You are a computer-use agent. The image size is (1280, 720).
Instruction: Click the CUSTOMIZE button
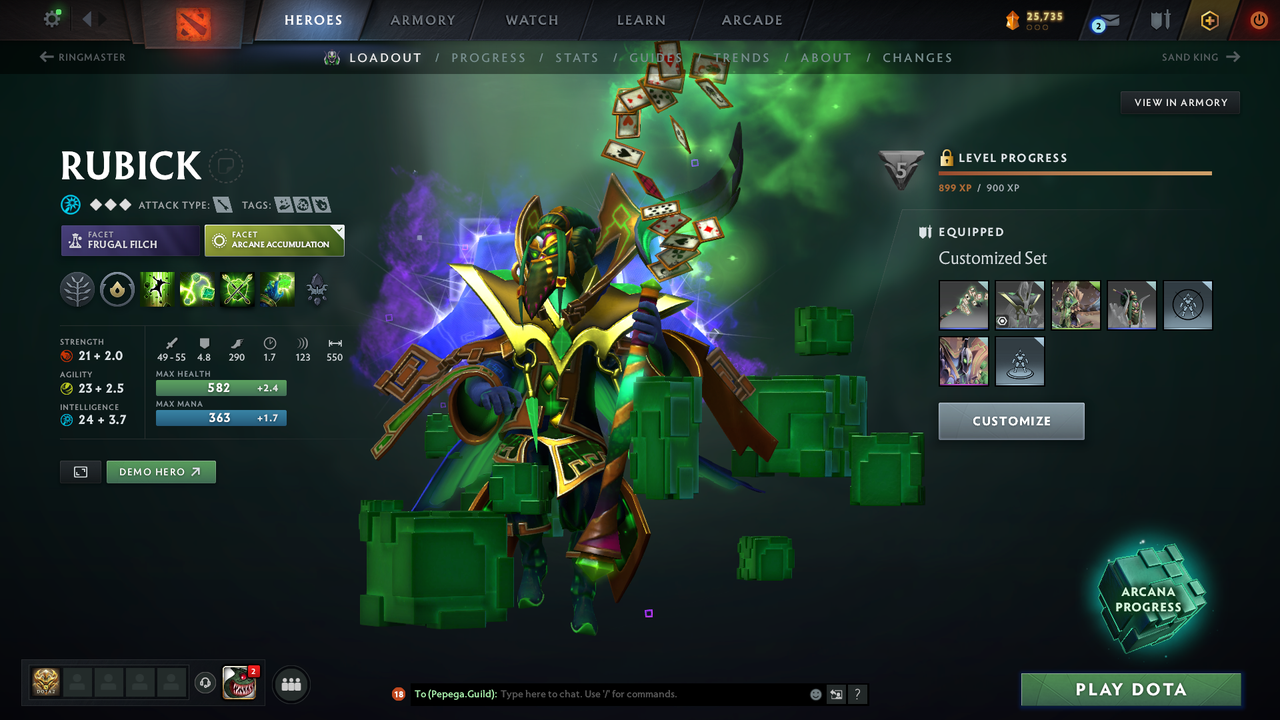click(x=1011, y=420)
